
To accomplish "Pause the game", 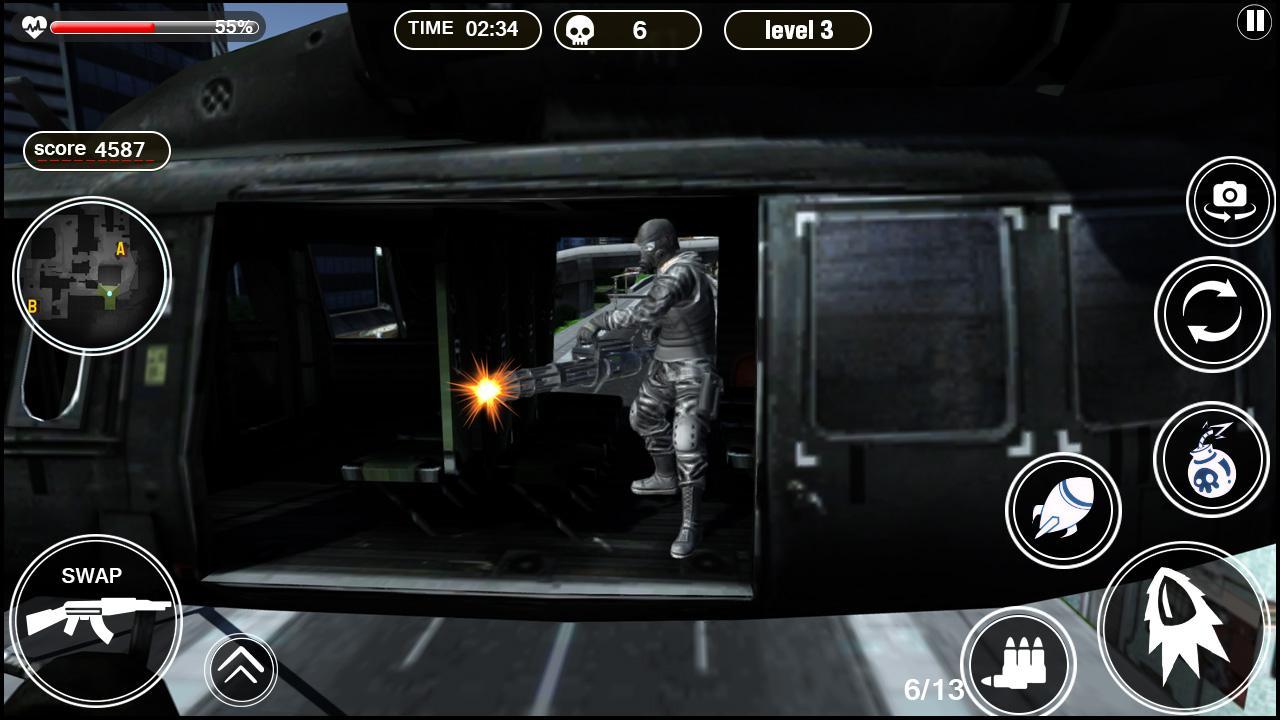I will 1255,21.
